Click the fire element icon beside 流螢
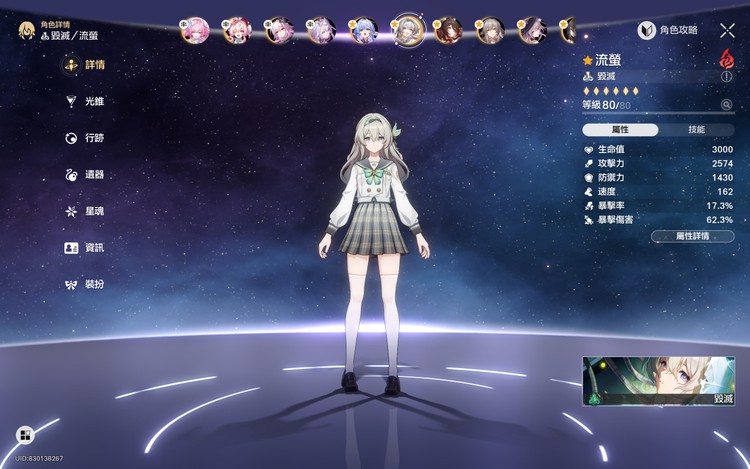750x469 pixels. 727,59
